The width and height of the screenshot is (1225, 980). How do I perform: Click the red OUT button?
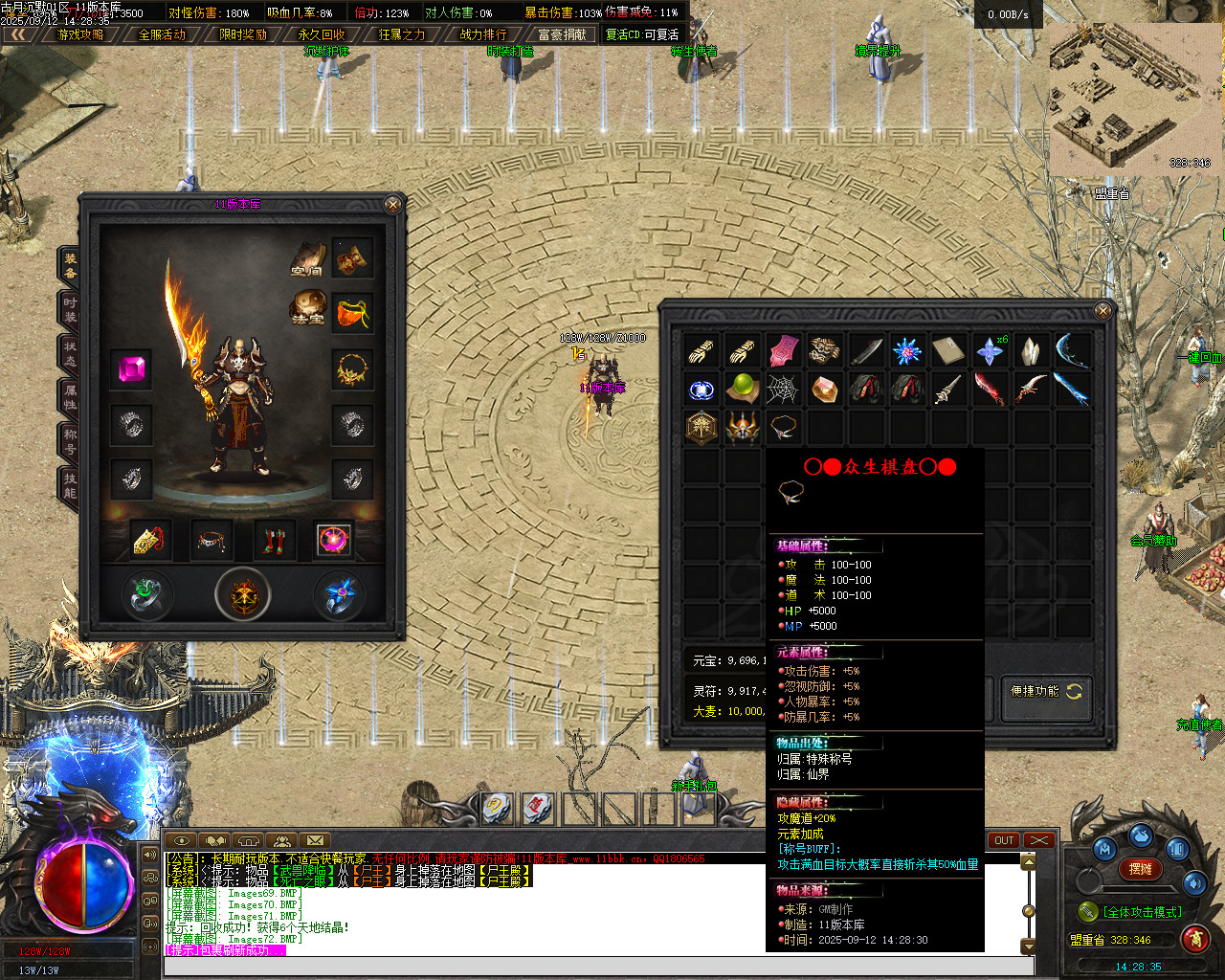pos(1004,840)
